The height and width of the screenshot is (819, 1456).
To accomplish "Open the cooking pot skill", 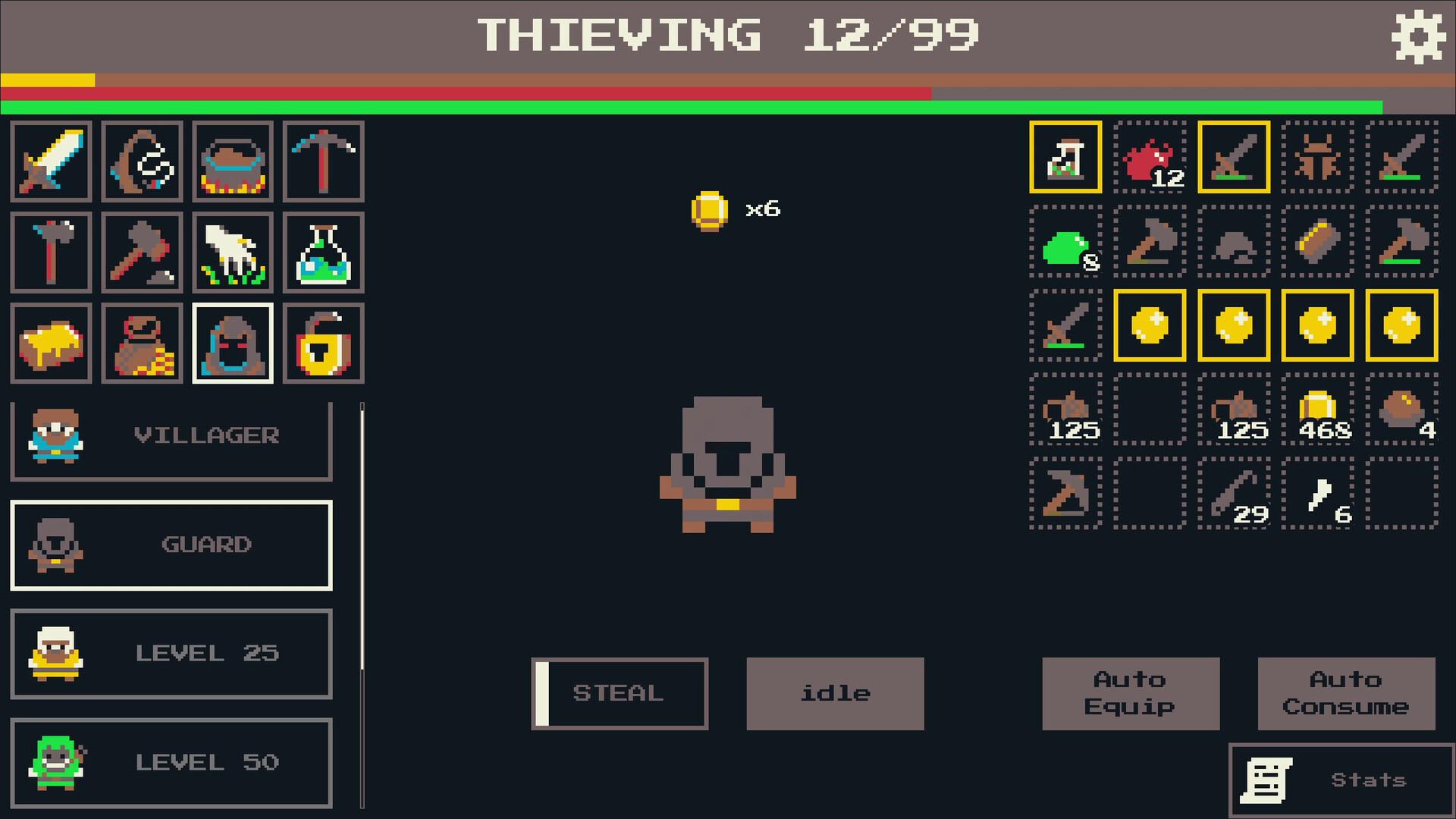I will (x=233, y=162).
